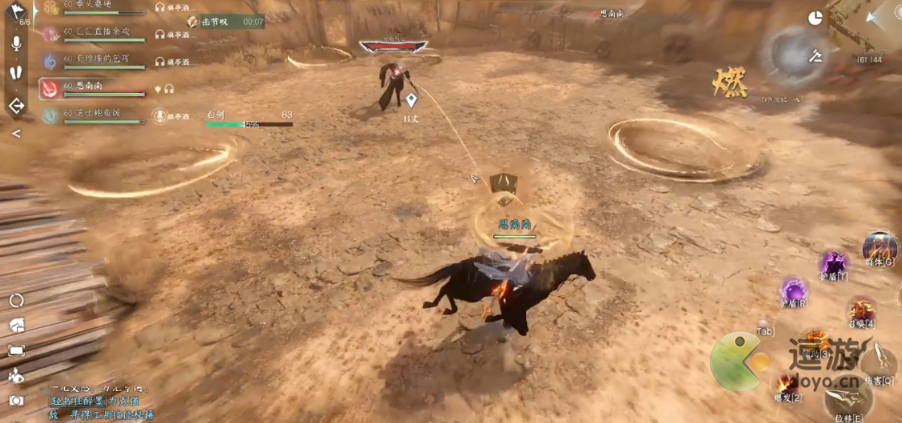This screenshot has width=902, height=423.
Task: Click the circular refresh icon
Action: click(16, 300)
